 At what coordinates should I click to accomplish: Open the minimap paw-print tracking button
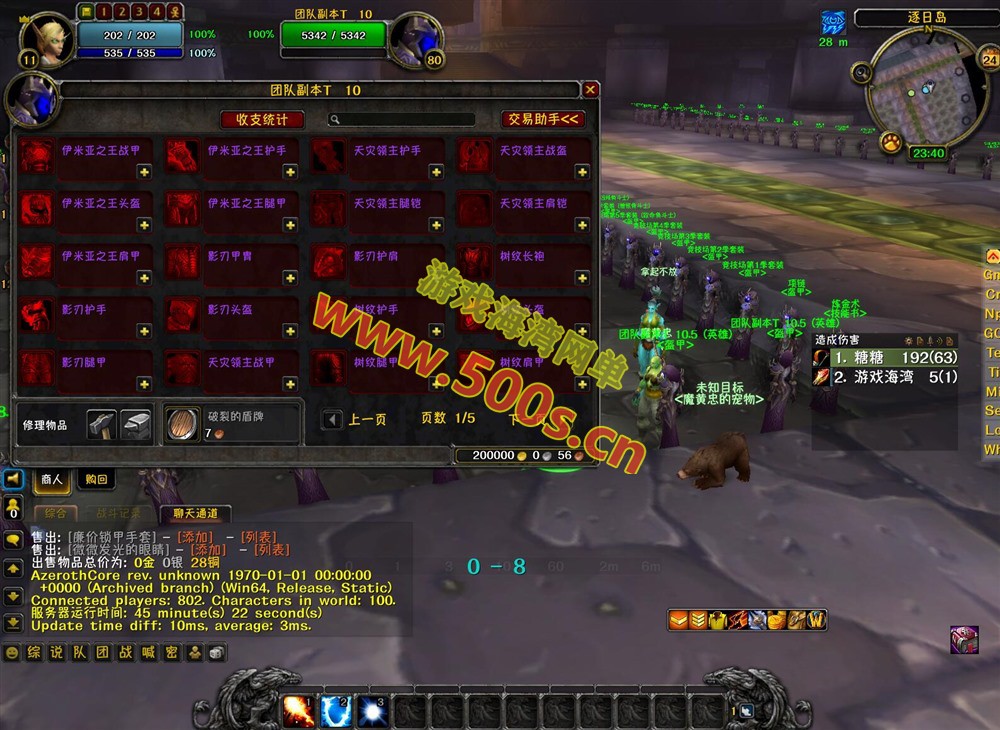point(890,143)
